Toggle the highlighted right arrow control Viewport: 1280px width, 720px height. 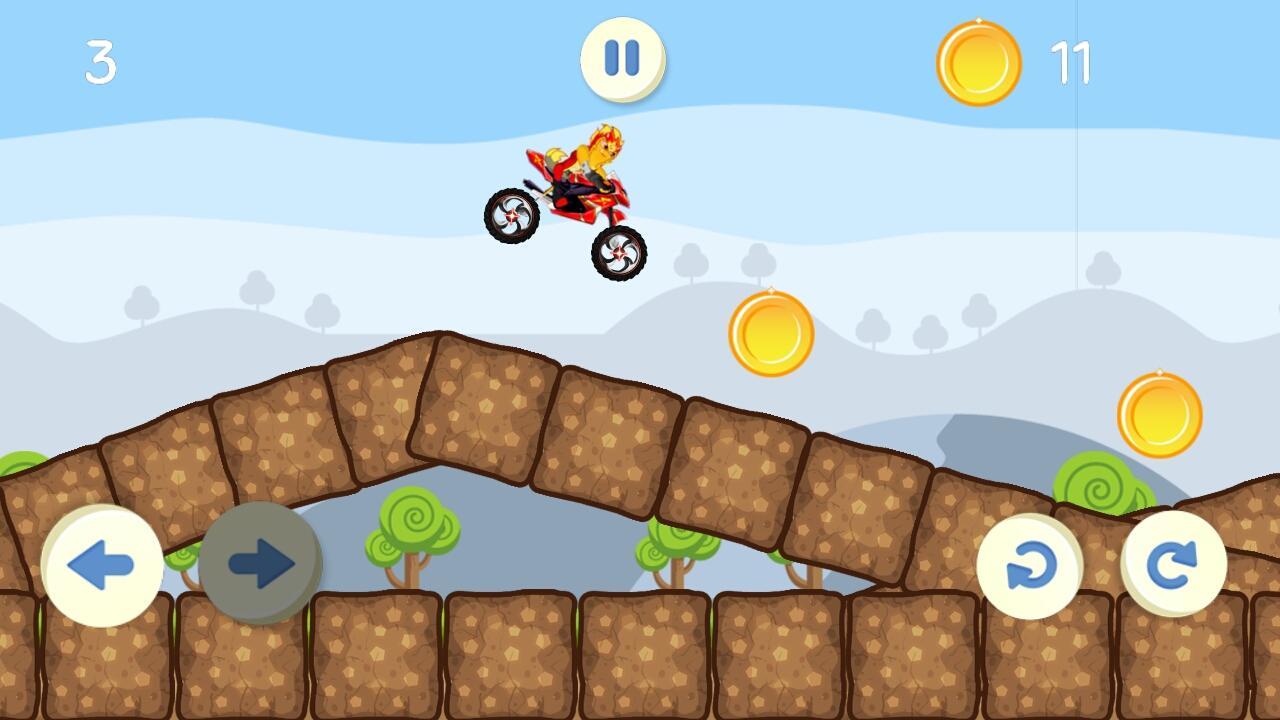coord(260,562)
